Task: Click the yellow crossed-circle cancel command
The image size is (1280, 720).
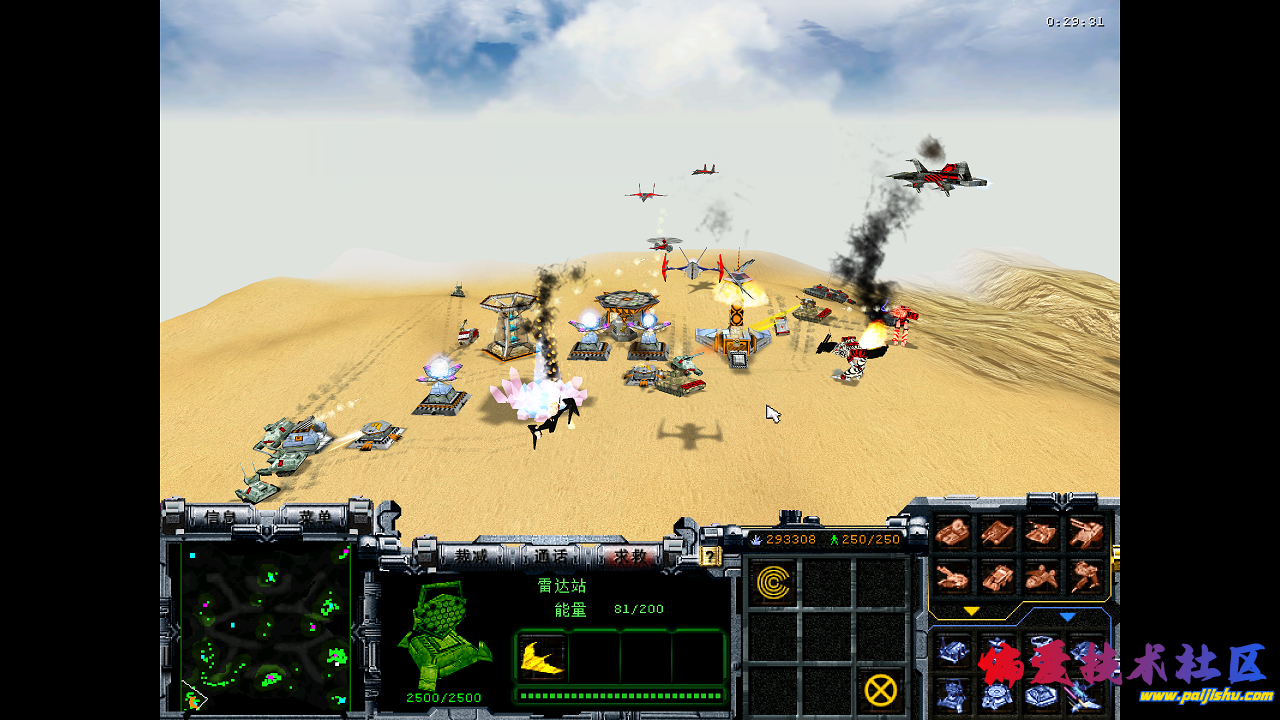Action: tap(880, 689)
